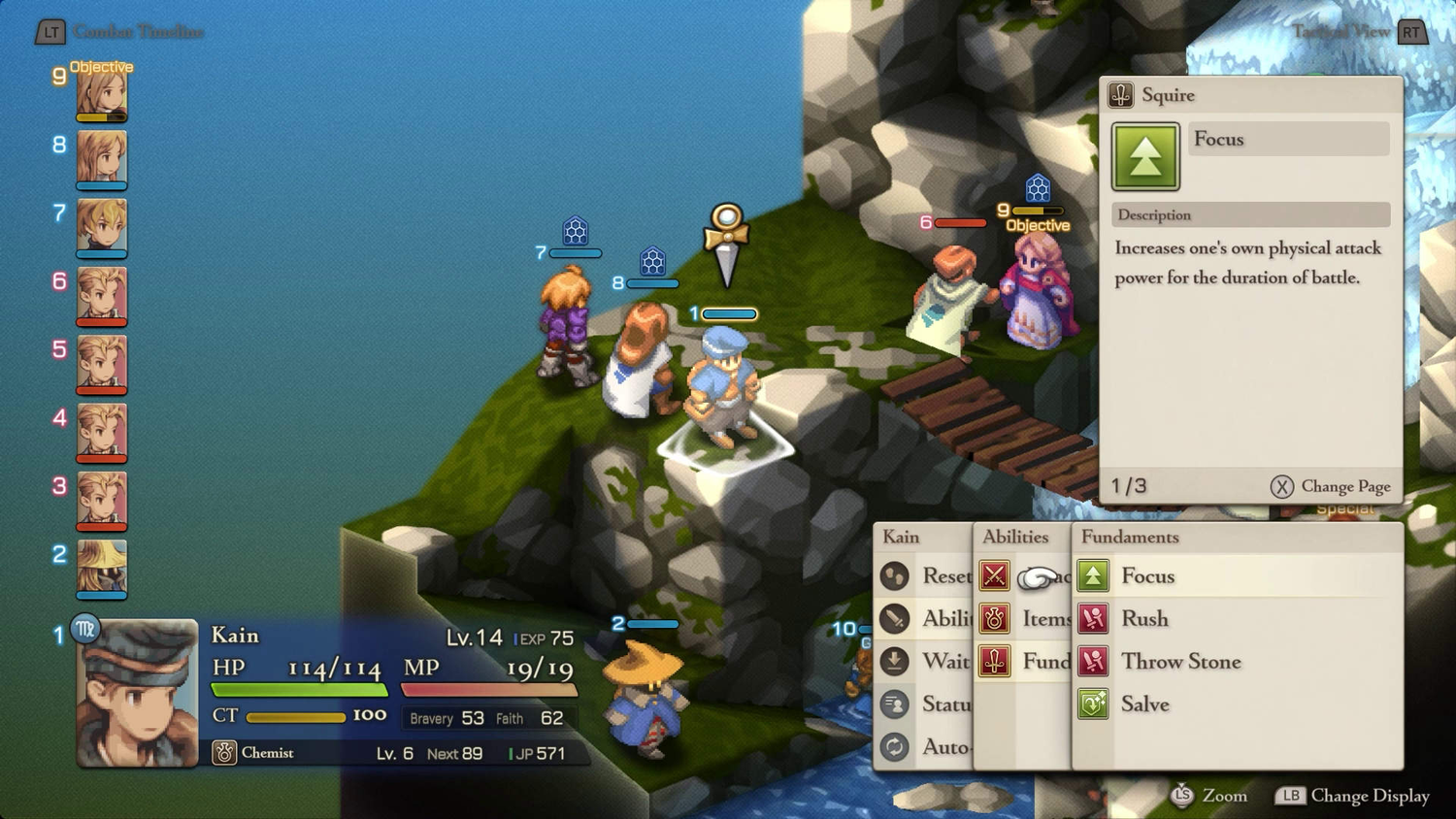Click the Objective portrait in the timeline
The width and height of the screenshot is (1456, 819).
click(x=102, y=94)
